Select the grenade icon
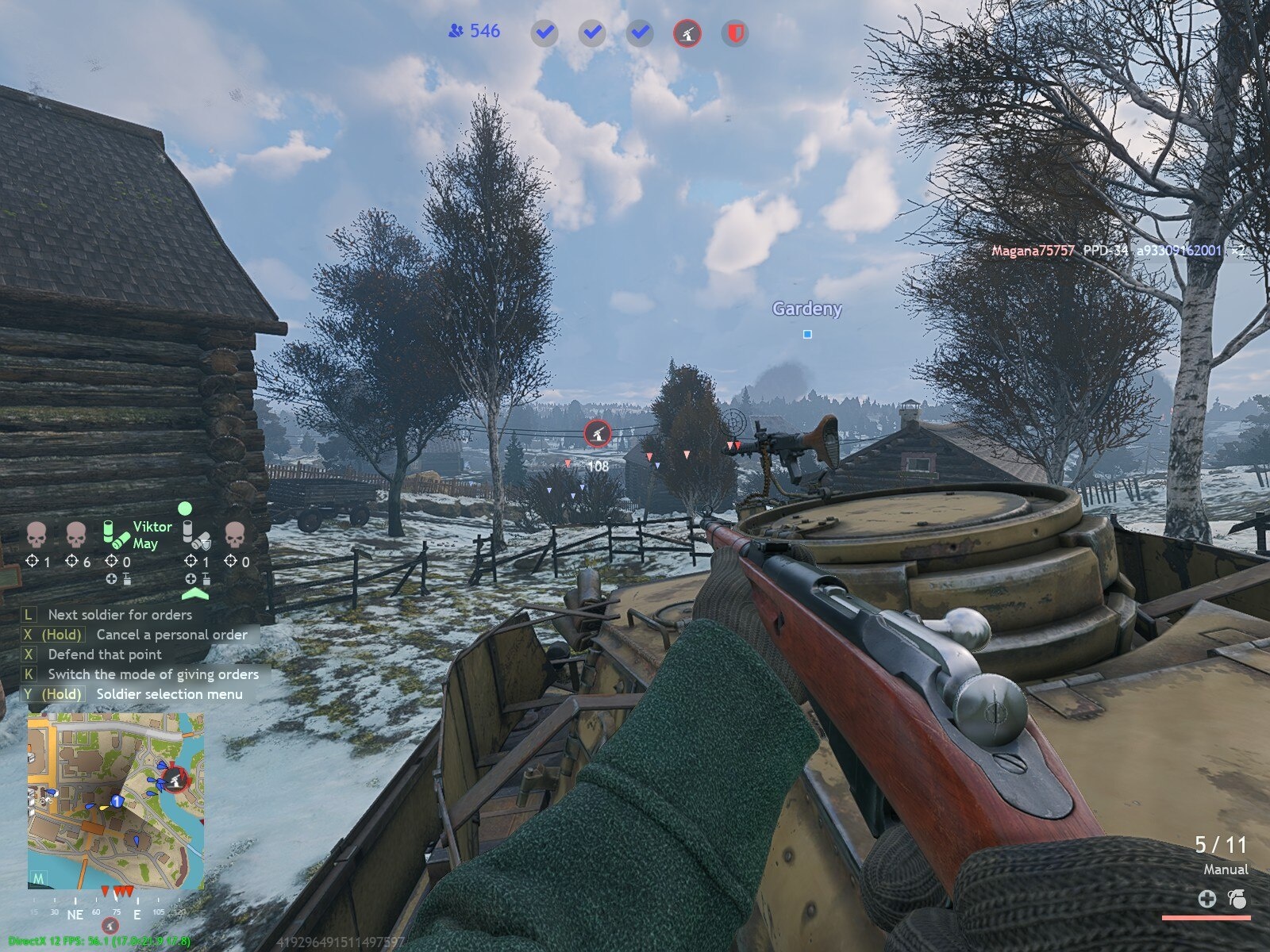Image resolution: width=1270 pixels, height=952 pixels. click(1236, 899)
